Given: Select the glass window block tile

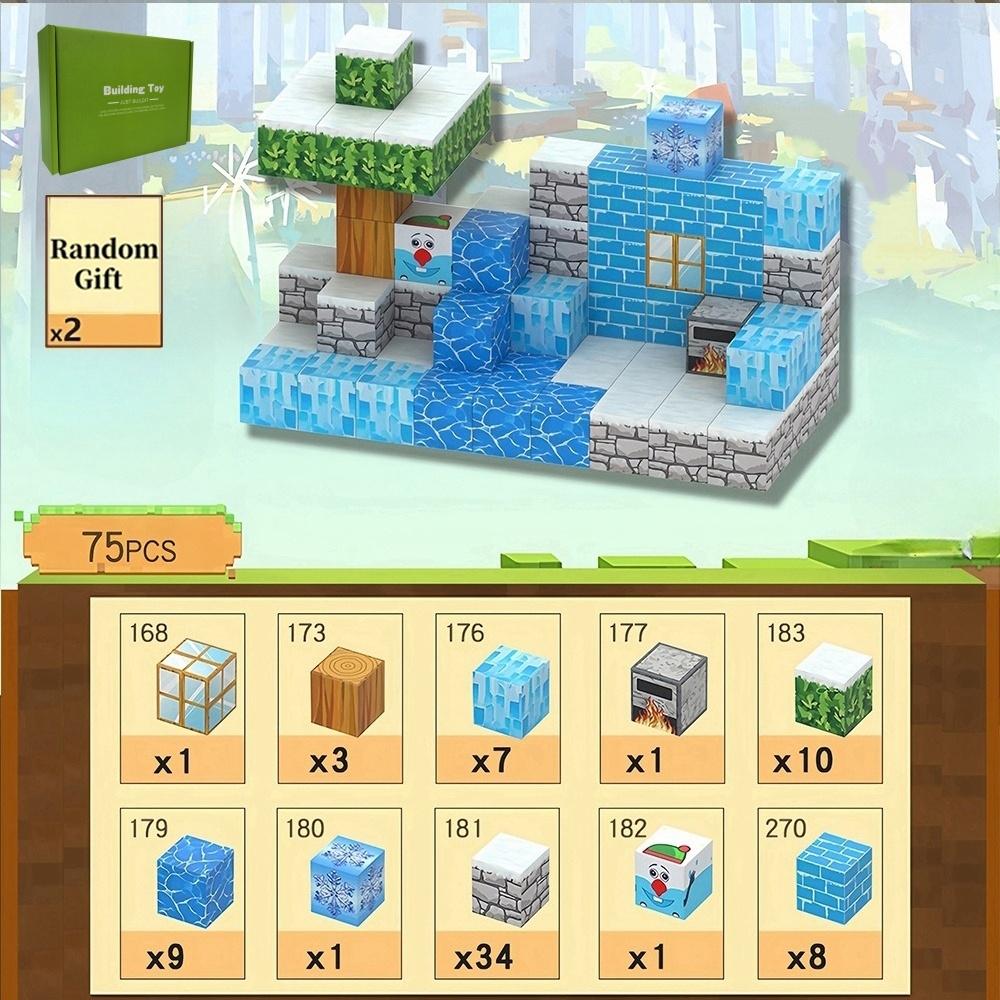Looking at the screenshot, I should click(182, 698).
